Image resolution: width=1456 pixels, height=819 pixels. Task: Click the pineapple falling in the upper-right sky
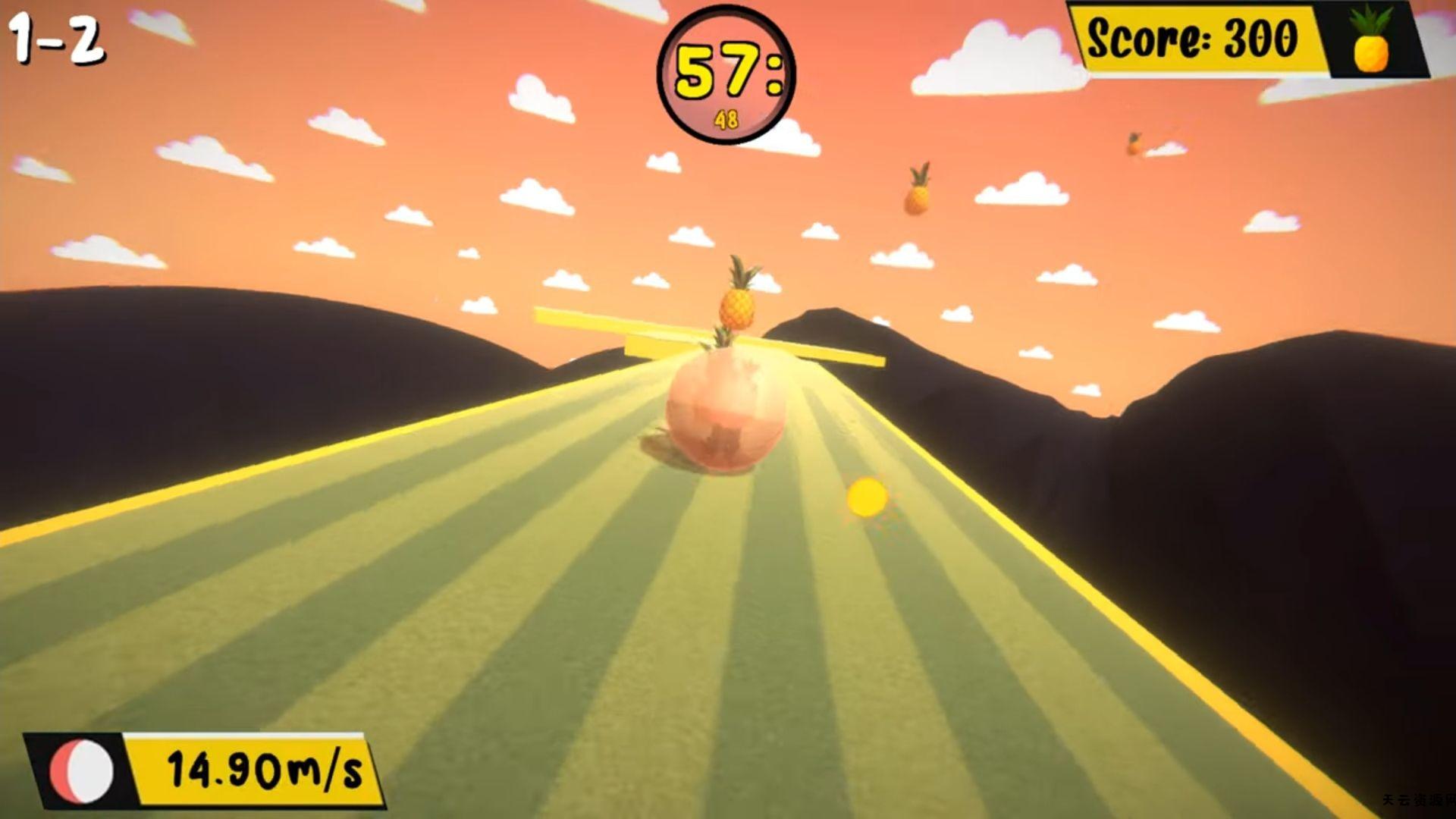(x=917, y=189)
